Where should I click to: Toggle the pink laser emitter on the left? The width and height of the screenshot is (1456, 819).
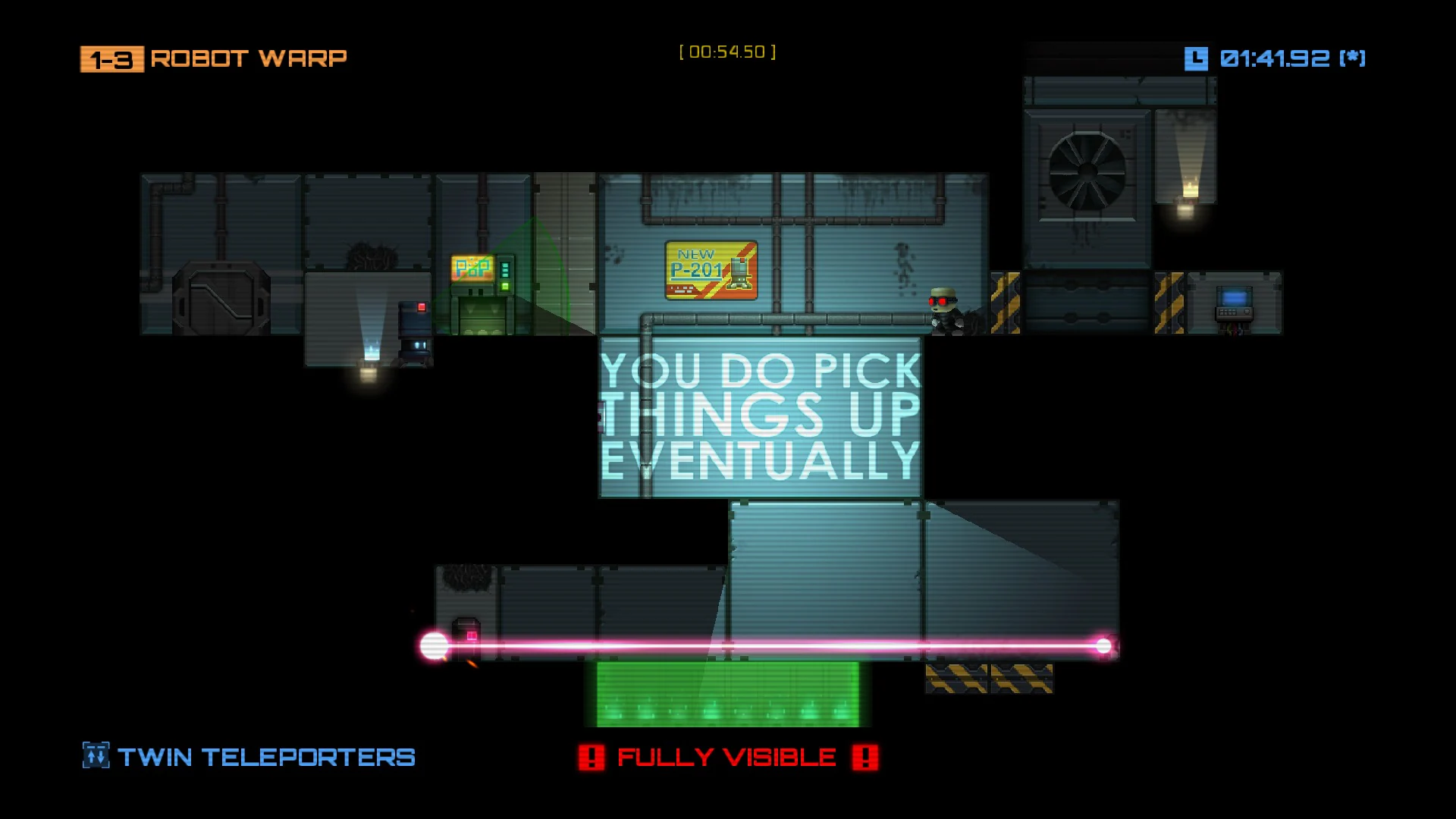click(x=434, y=644)
